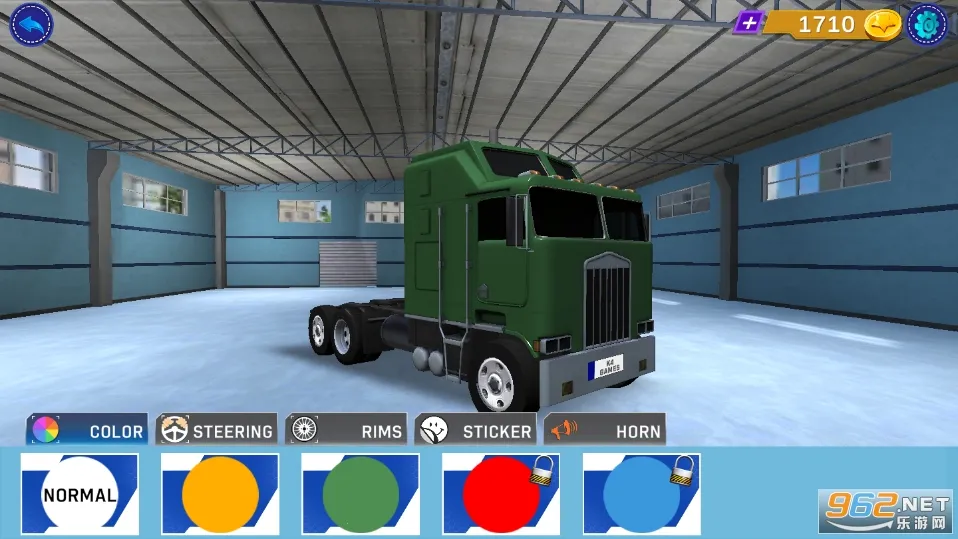
Task: Add more coins with the purple plus button
Action: coord(748,23)
